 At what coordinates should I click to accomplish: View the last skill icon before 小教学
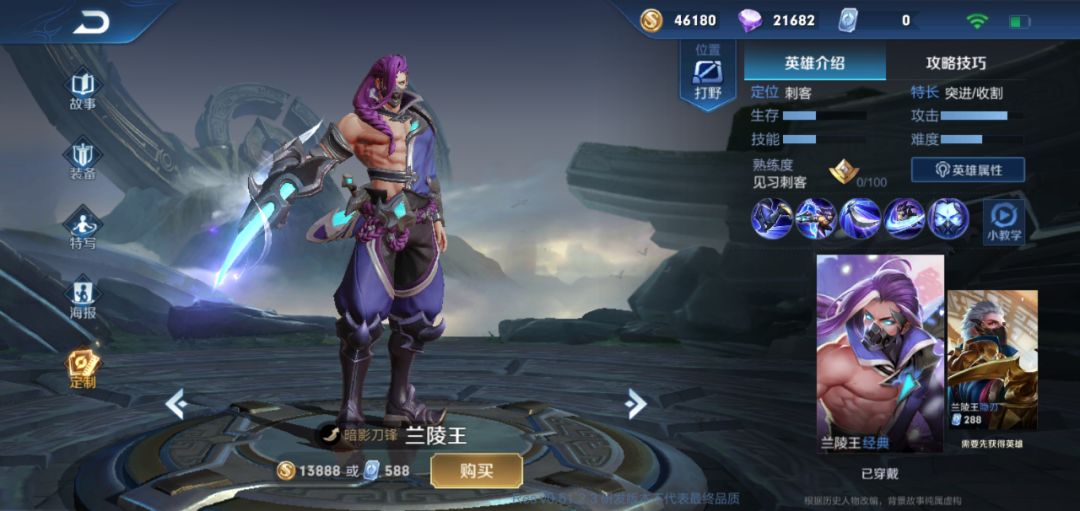pos(947,218)
